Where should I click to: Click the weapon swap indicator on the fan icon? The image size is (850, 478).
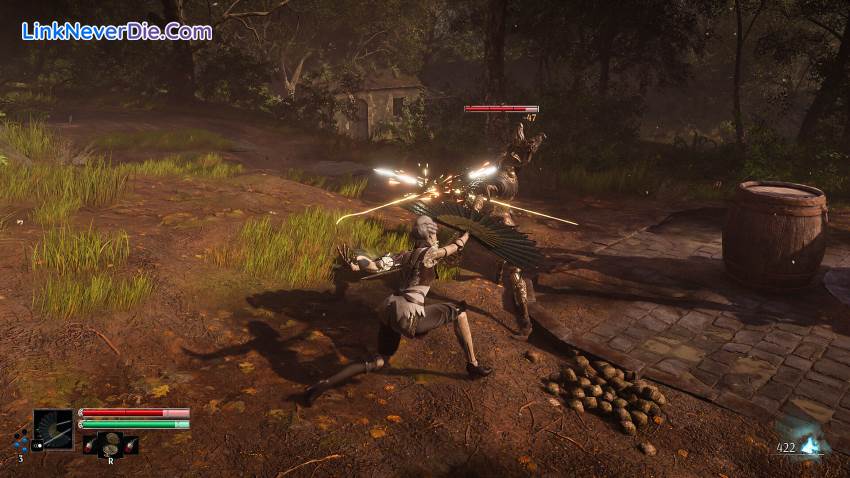(37, 445)
